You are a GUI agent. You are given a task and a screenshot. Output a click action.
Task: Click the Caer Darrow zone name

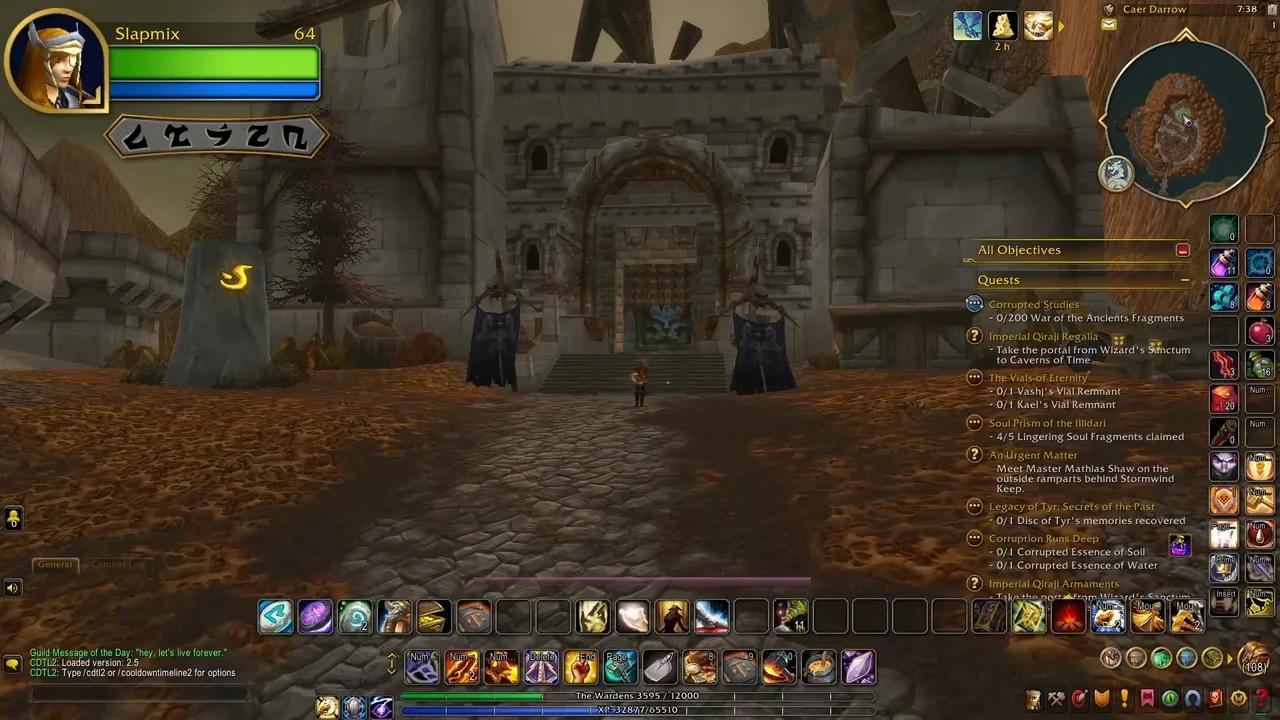1155,9
